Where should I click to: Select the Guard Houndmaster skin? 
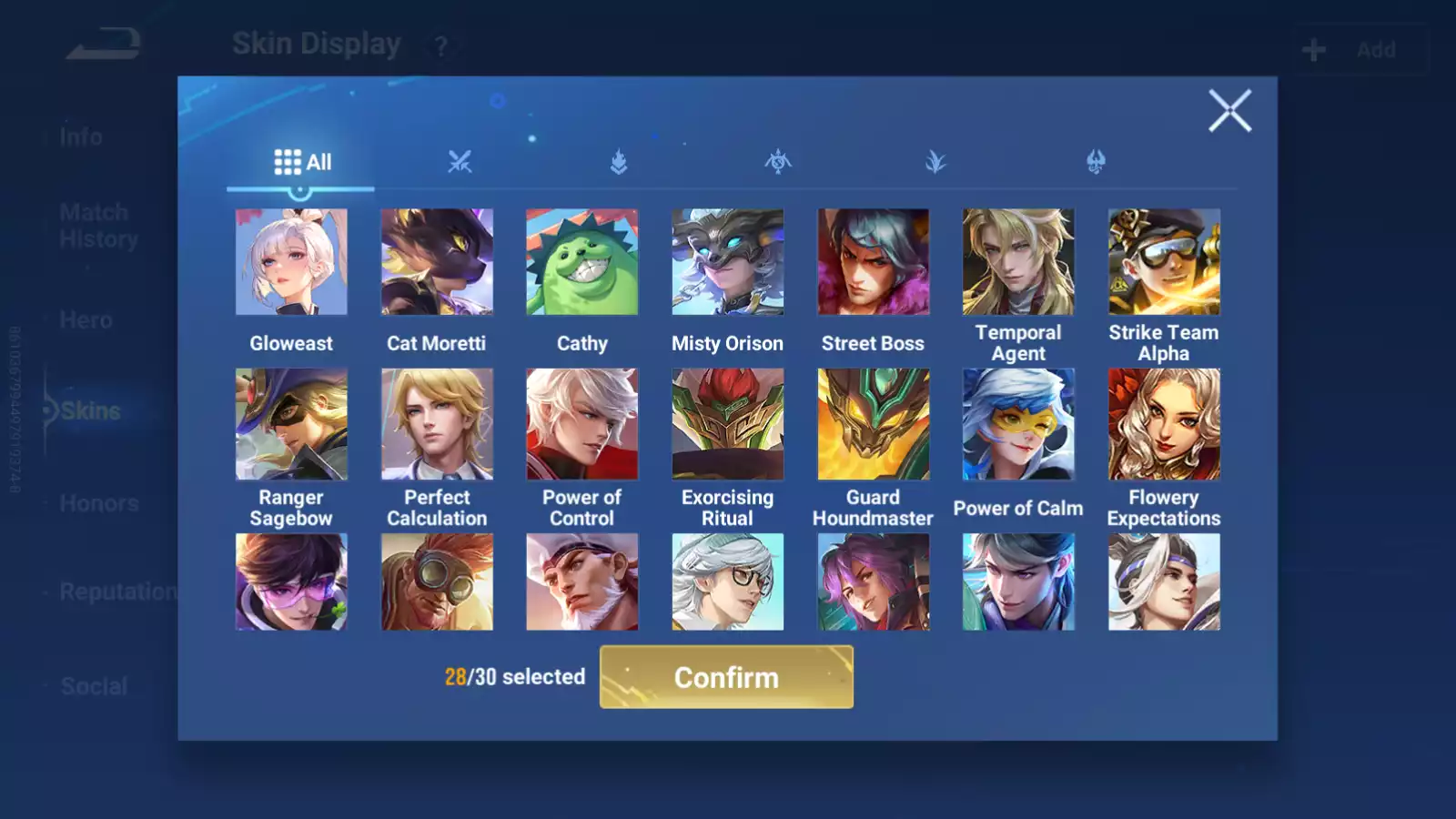[873, 424]
